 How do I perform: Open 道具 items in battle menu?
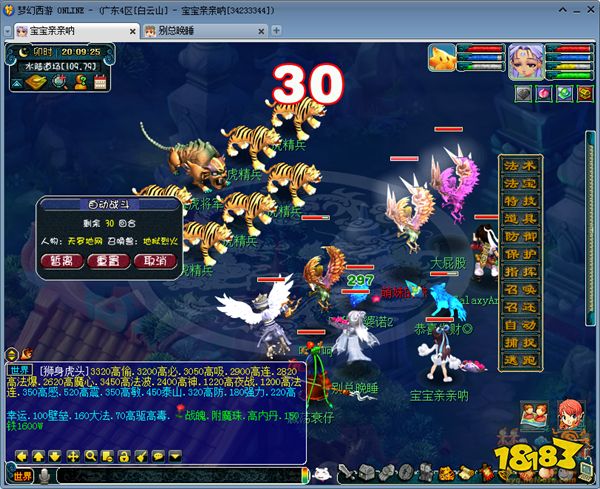click(x=520, y=219)
